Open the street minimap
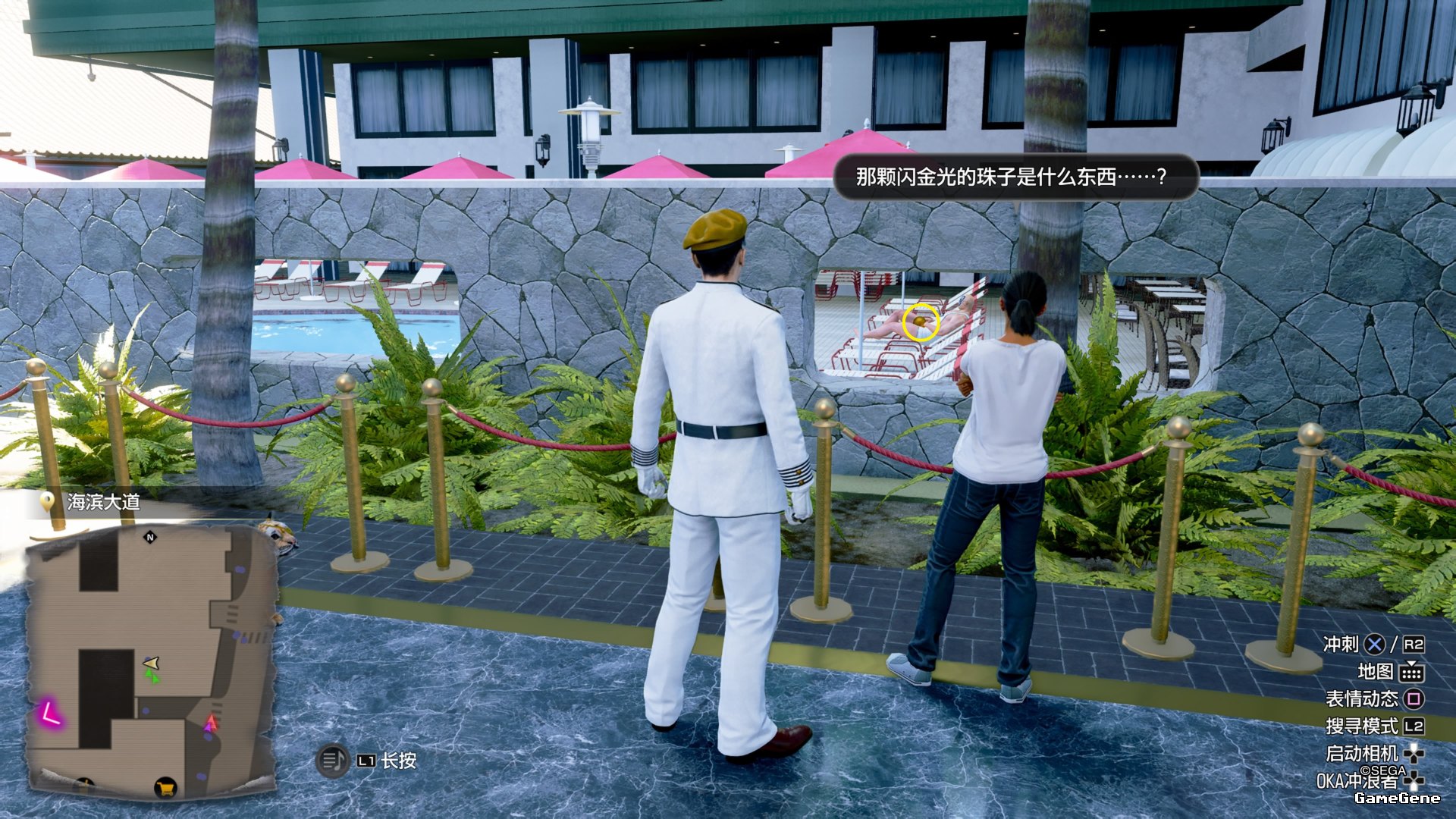 (152, 660)
